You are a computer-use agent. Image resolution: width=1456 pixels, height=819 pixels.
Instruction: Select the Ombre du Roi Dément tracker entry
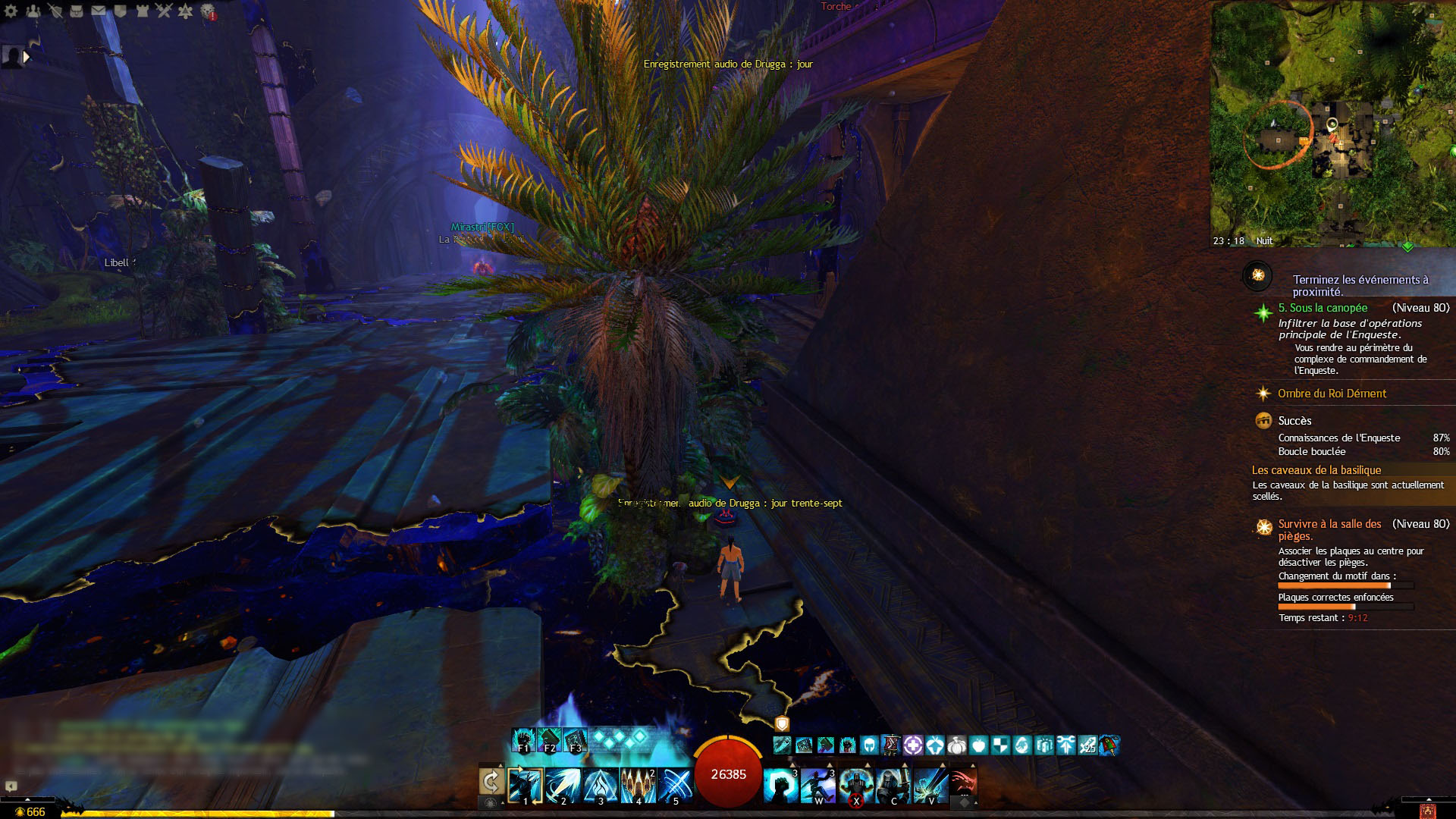click(1332, 394)
